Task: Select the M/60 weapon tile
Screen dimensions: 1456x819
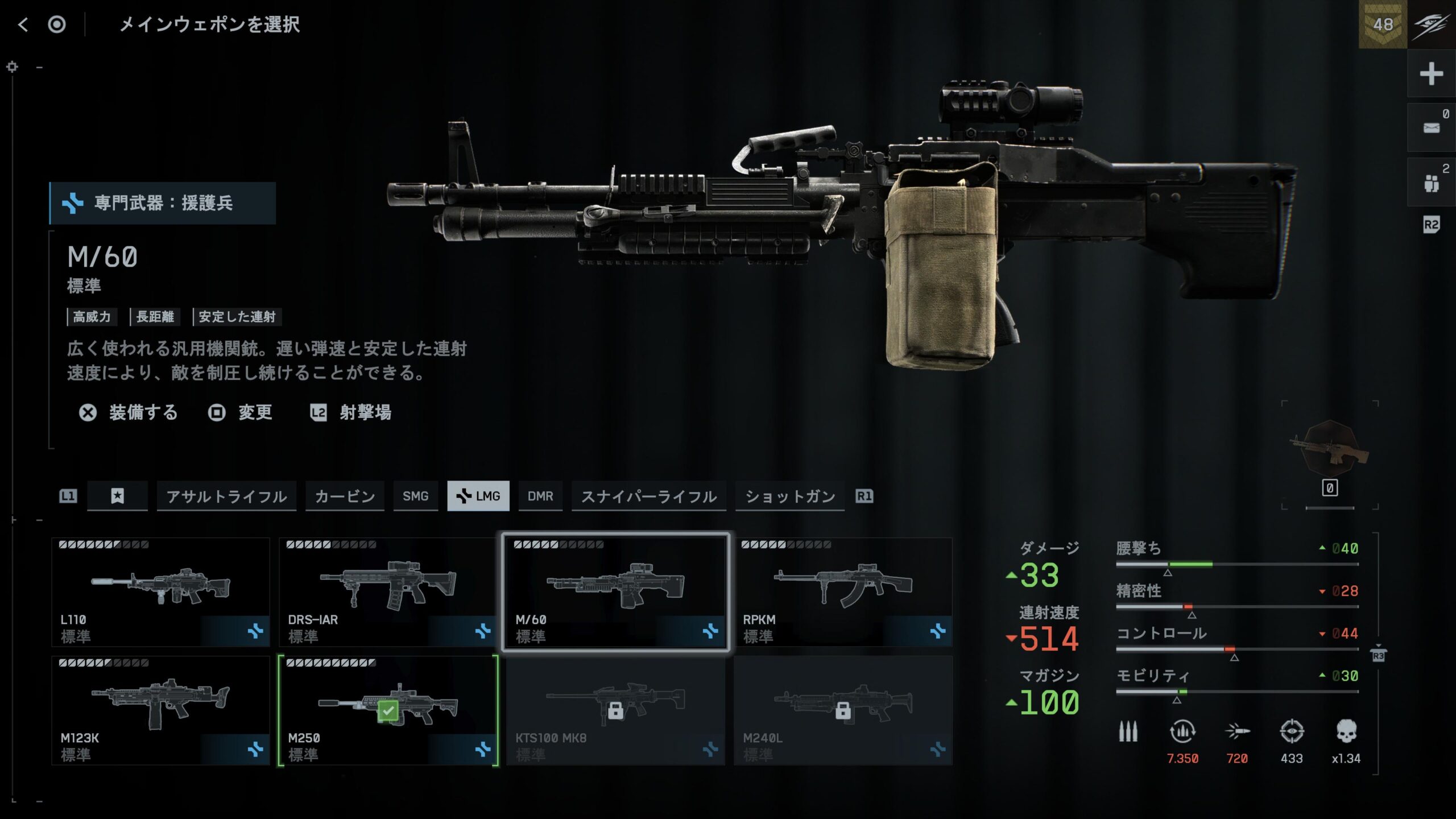Action: [615, 592]
